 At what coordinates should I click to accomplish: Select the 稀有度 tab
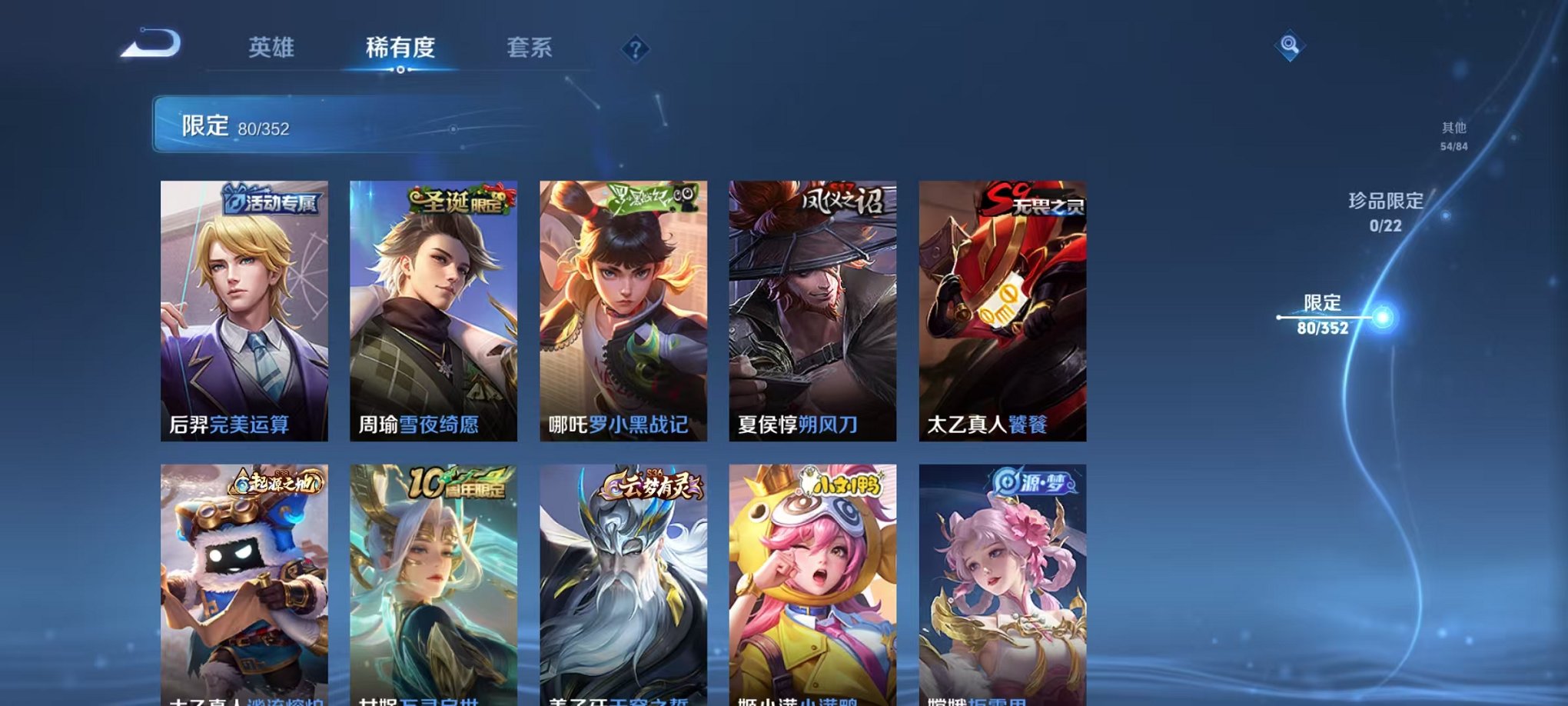(401, 48)
